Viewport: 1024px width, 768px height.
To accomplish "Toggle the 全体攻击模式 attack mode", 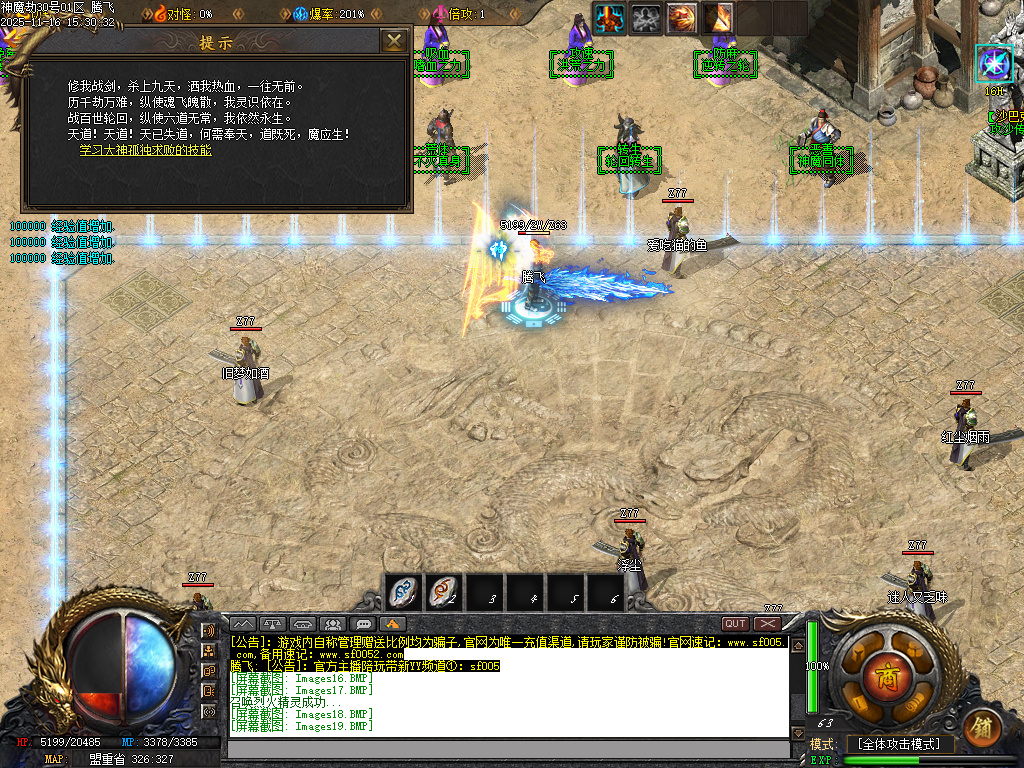I will pyautogui.click(x=899, y=745).
